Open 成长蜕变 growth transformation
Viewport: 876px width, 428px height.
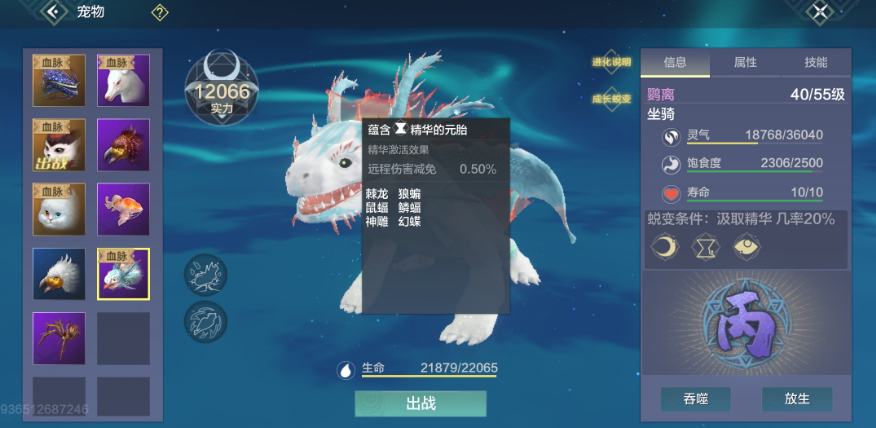pos(612,99)
